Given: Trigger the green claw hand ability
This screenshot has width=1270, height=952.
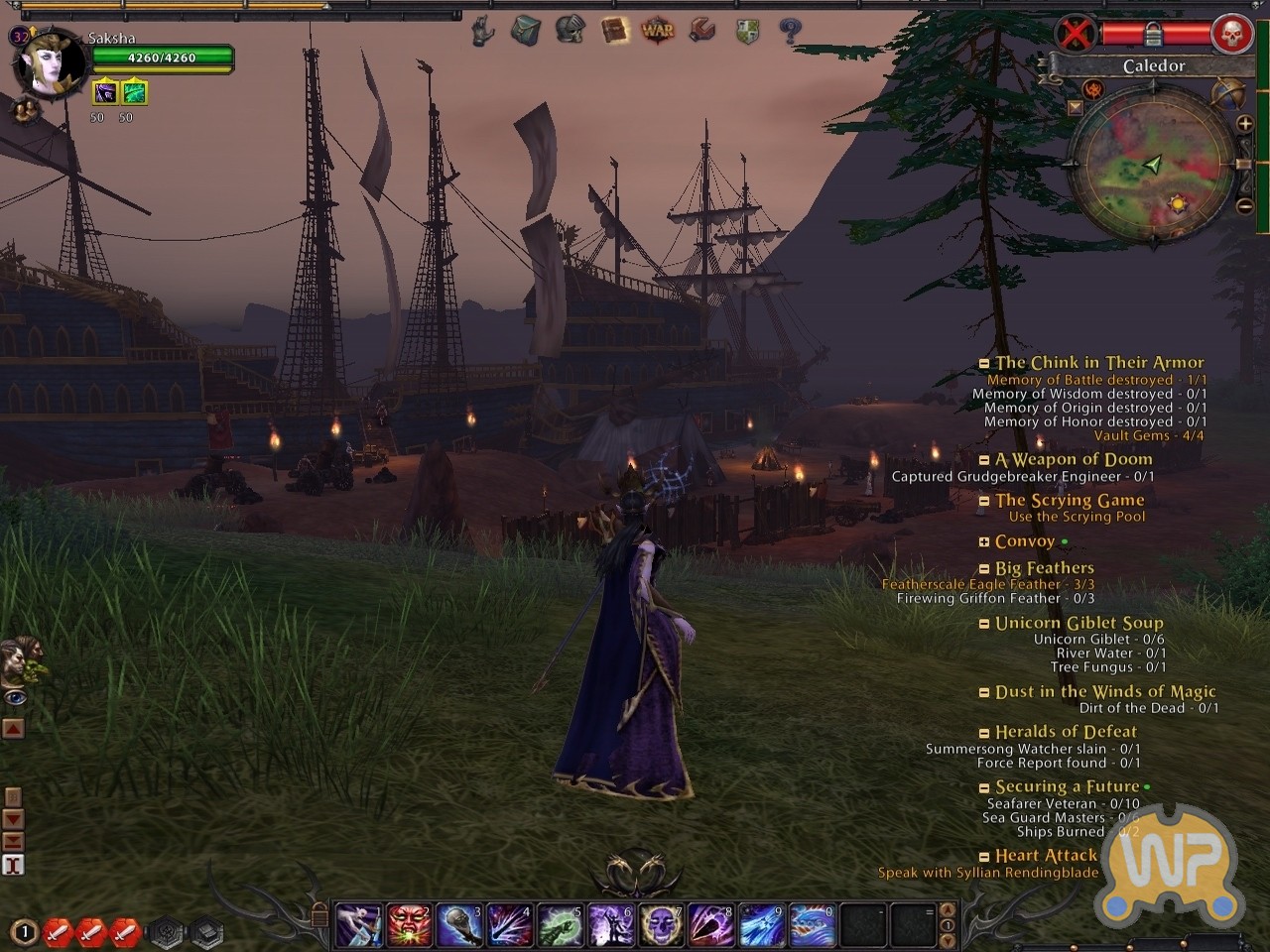Looking at the screenshot, I should click(560, 925).
